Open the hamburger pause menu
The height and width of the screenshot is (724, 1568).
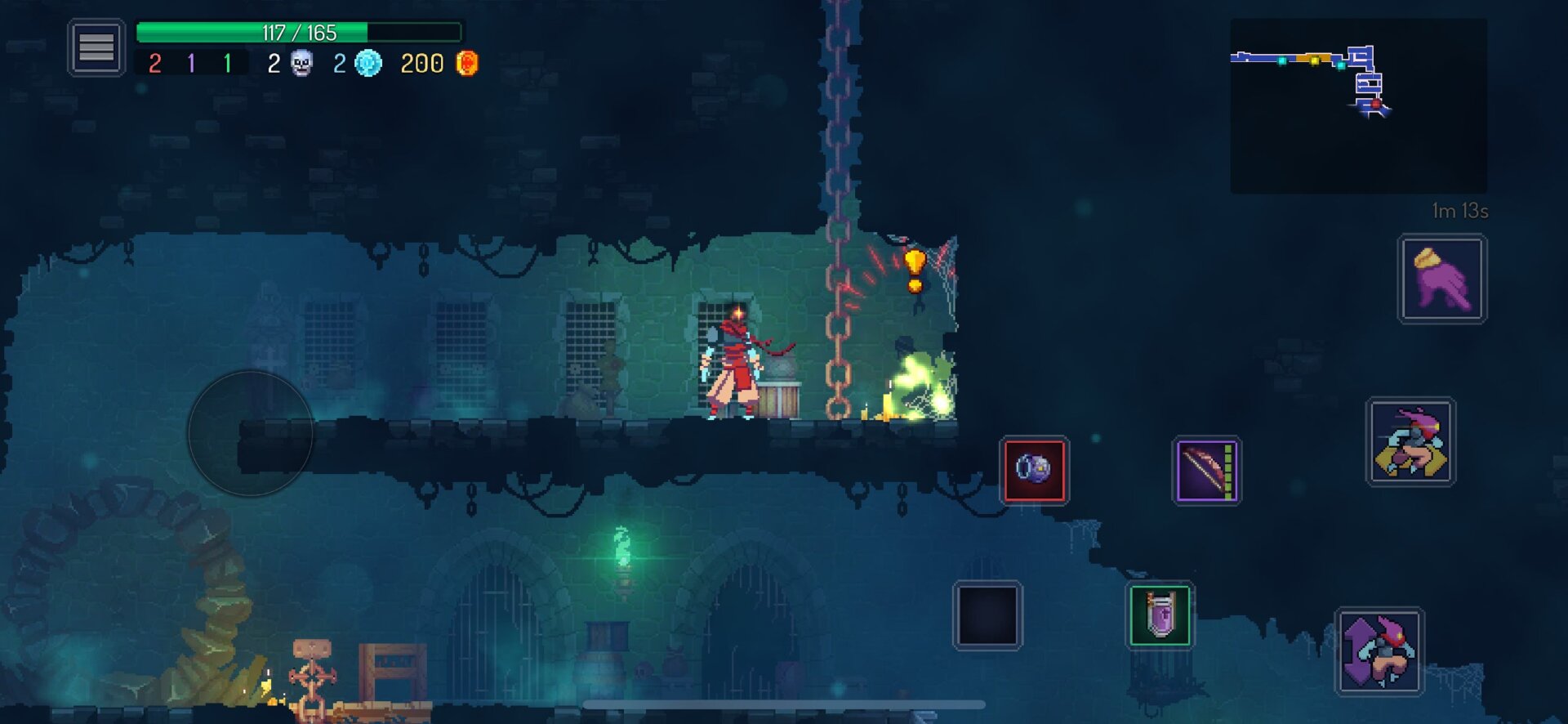click(x=96, y=47)
